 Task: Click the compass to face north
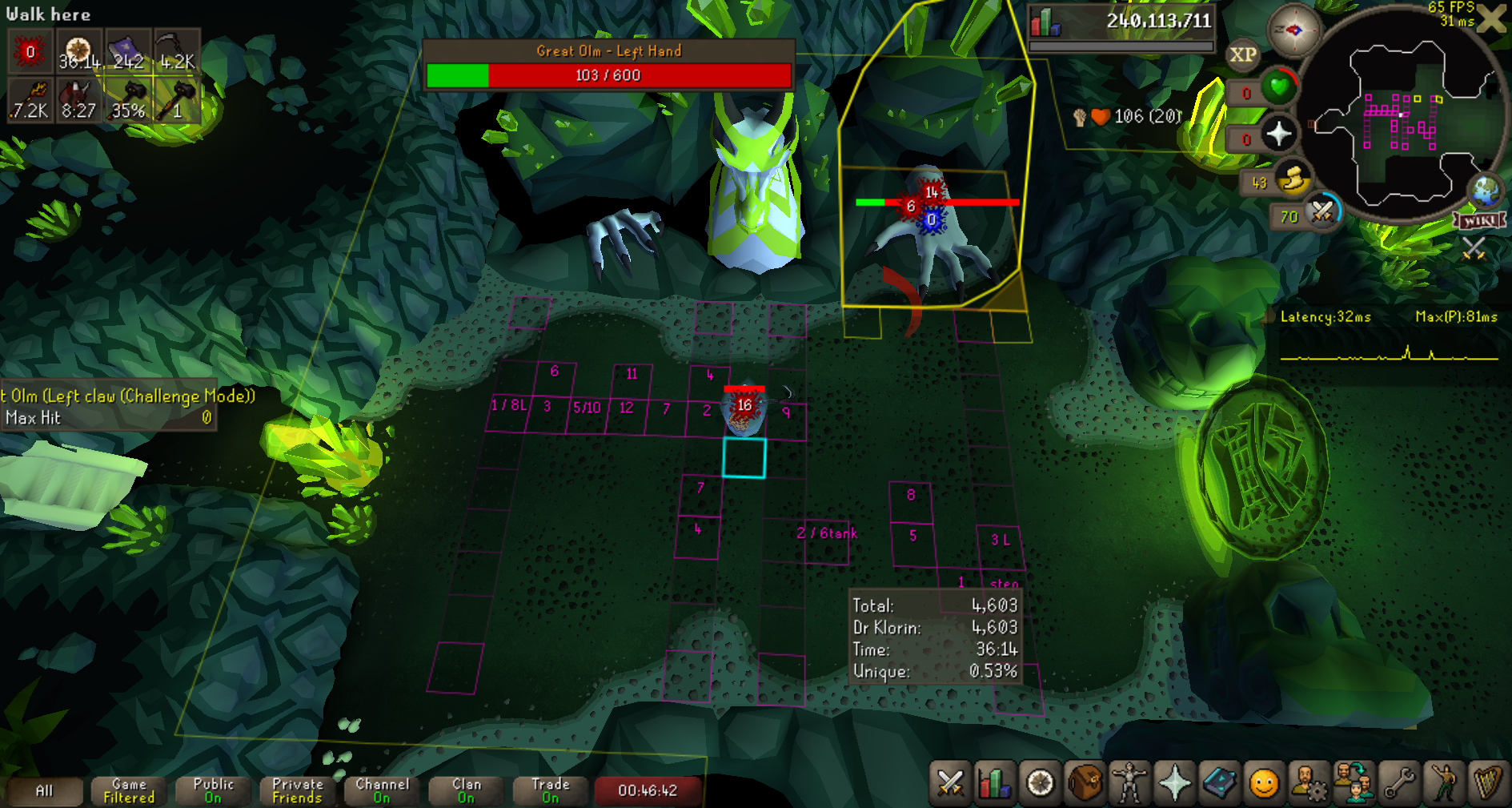point(1293,30)
